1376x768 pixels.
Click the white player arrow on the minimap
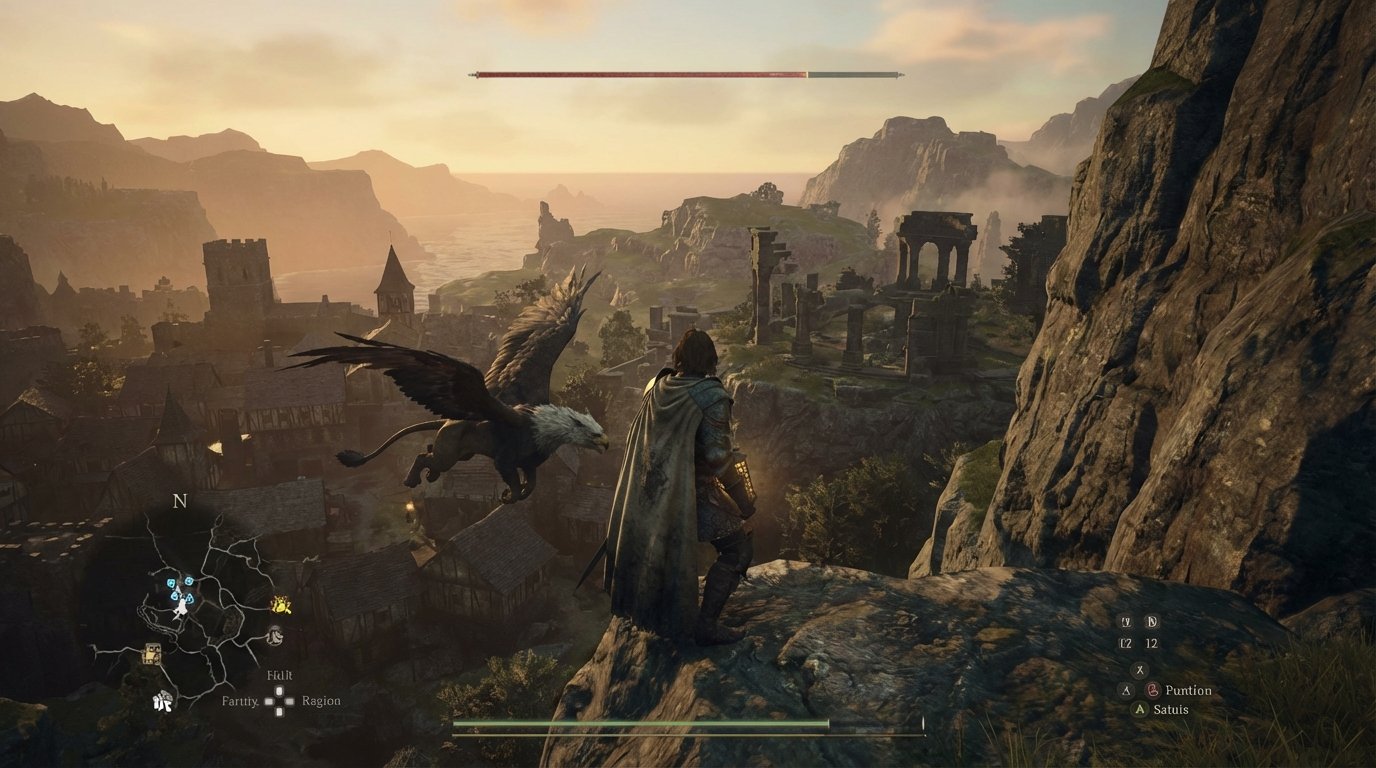click(x=181, y=607)
